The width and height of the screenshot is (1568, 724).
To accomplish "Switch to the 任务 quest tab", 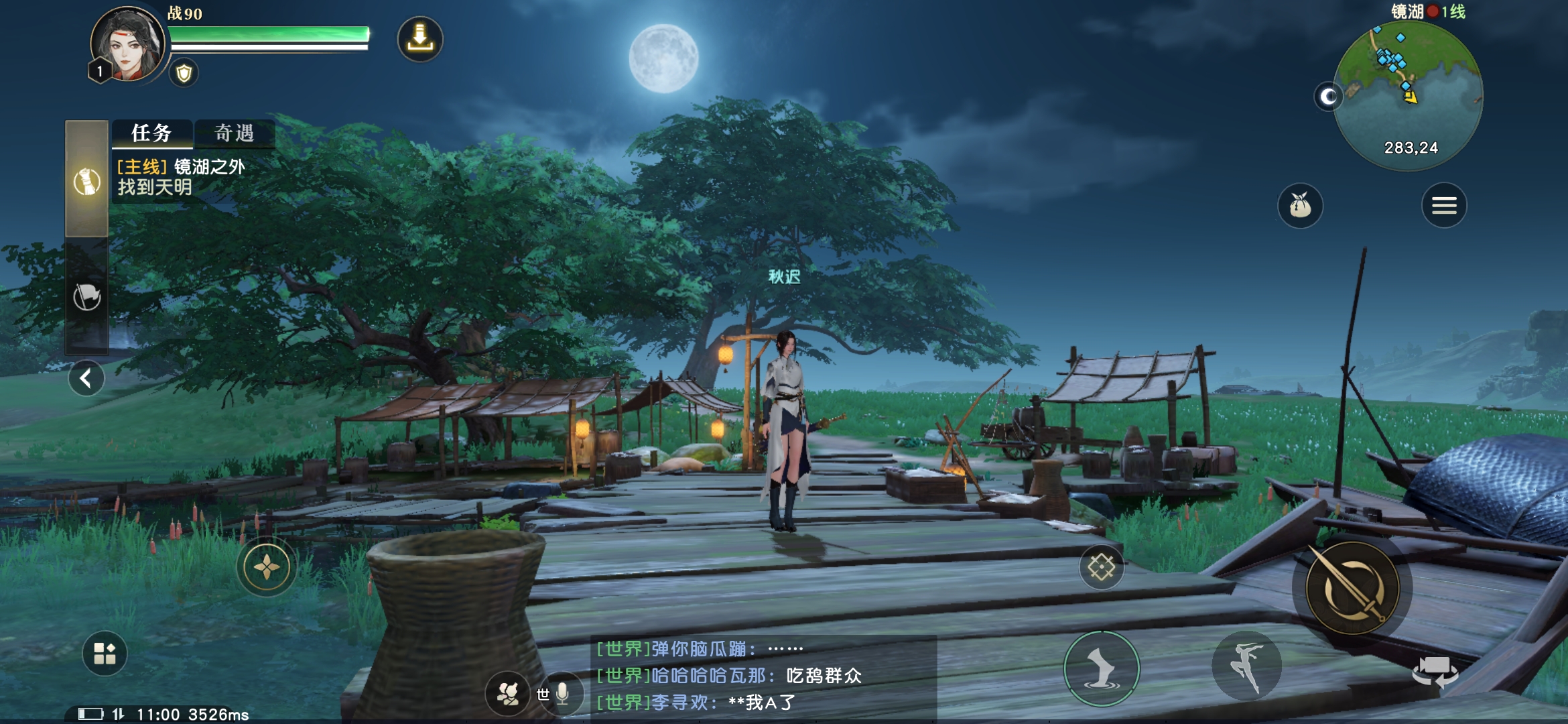I will tap(152, 133).
